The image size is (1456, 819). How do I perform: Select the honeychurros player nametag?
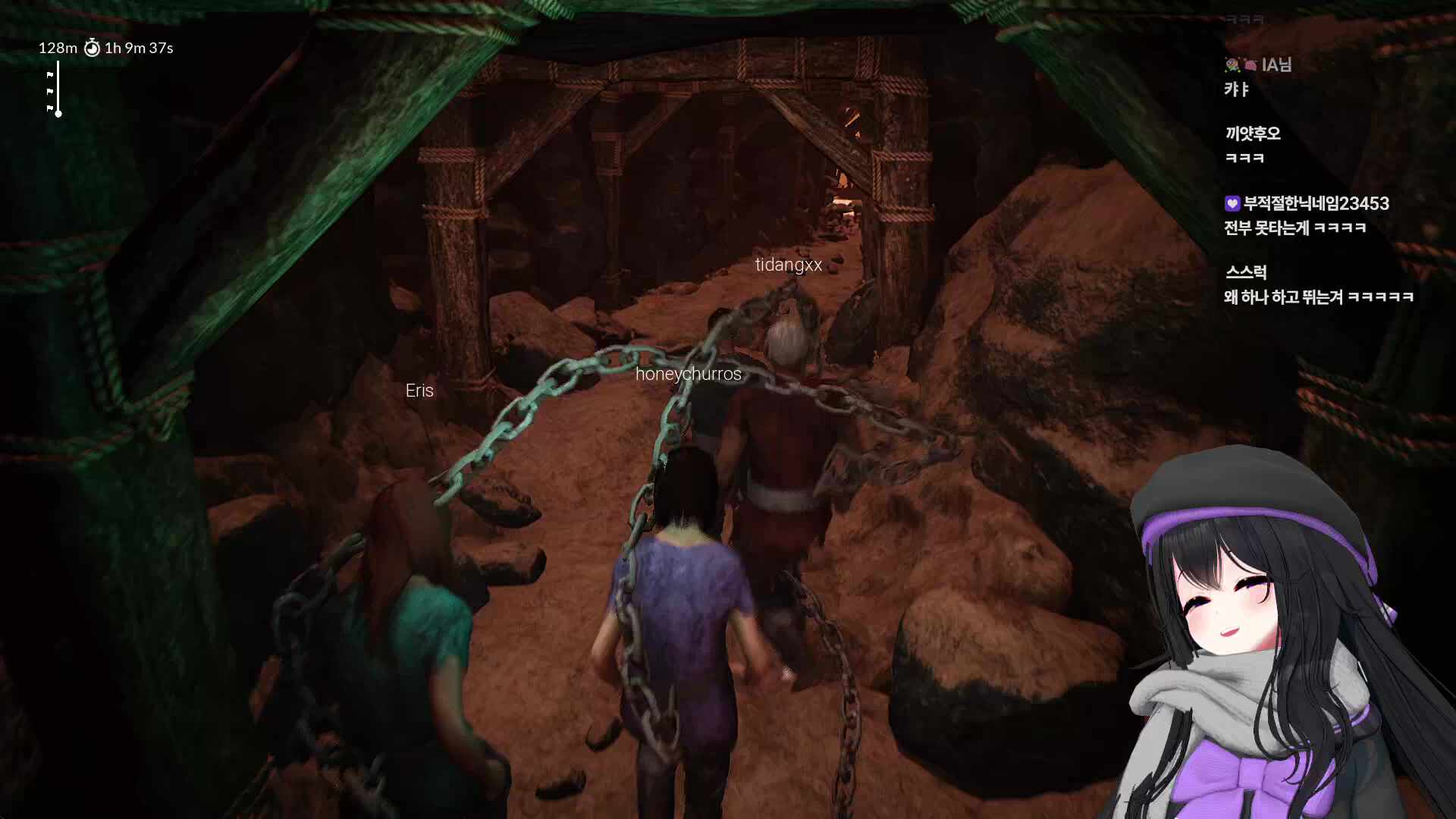tap(689, 374)
